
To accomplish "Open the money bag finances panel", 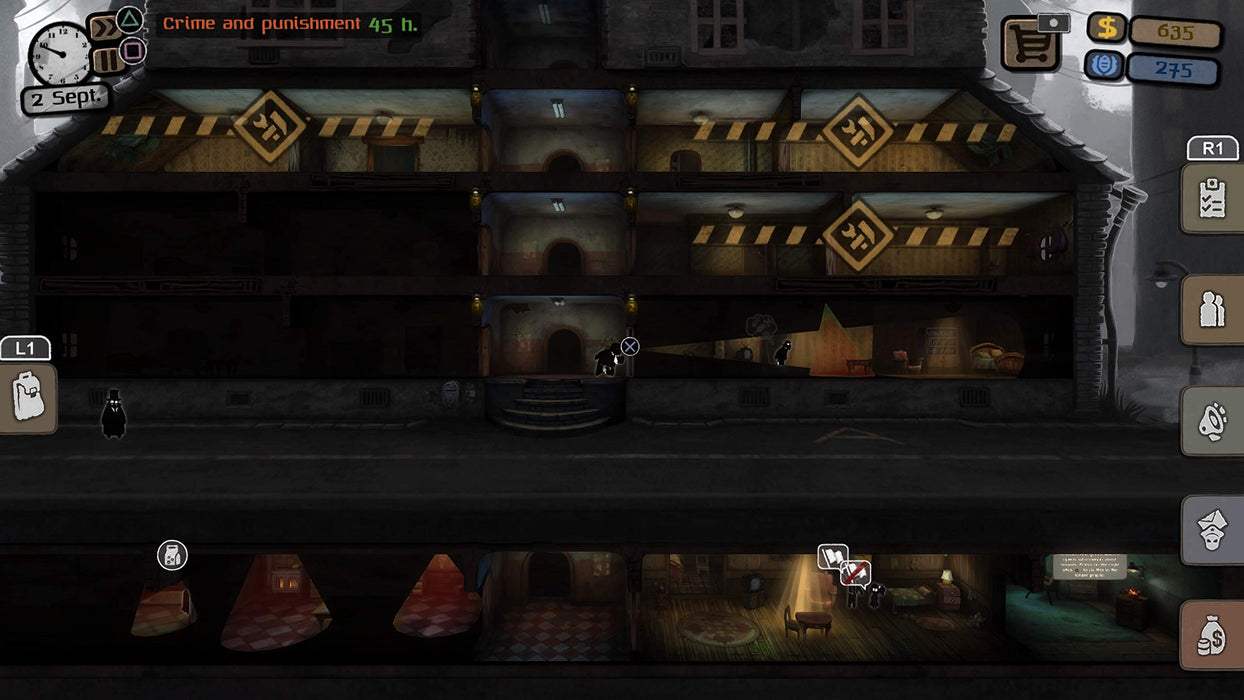I will [x=1212, y=635].
